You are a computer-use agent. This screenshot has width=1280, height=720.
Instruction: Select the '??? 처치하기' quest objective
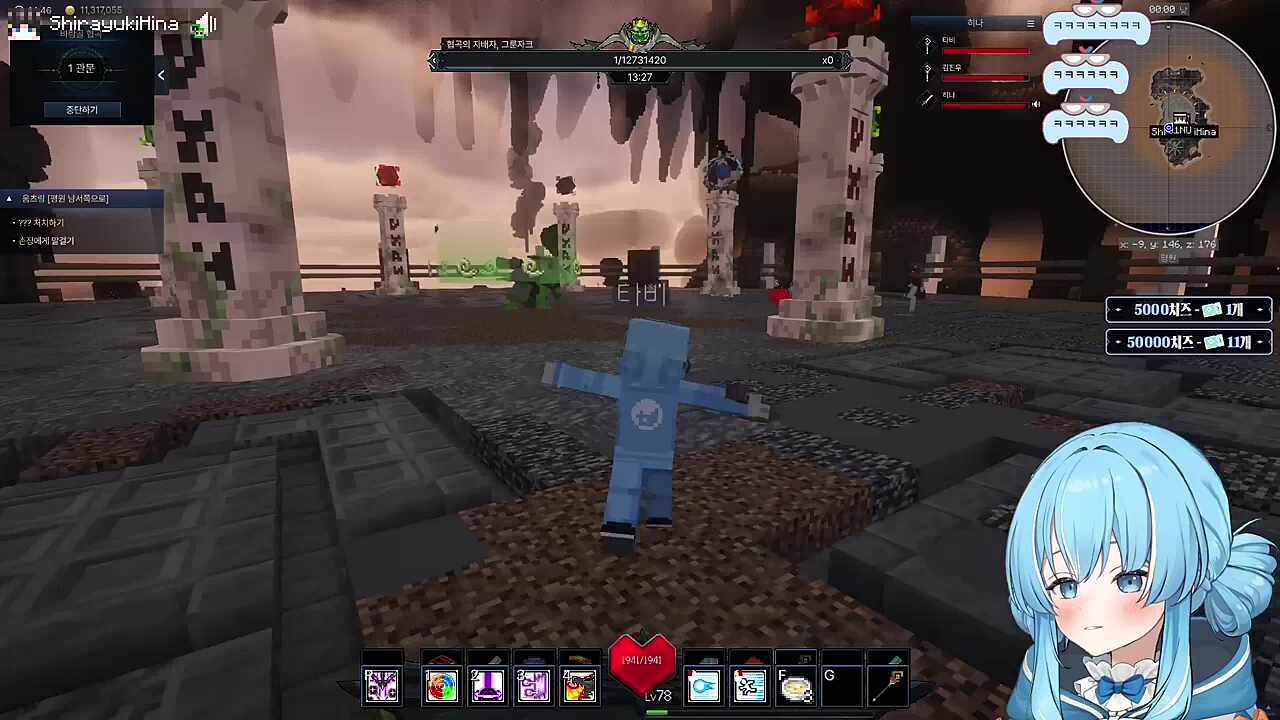(41, 222)
